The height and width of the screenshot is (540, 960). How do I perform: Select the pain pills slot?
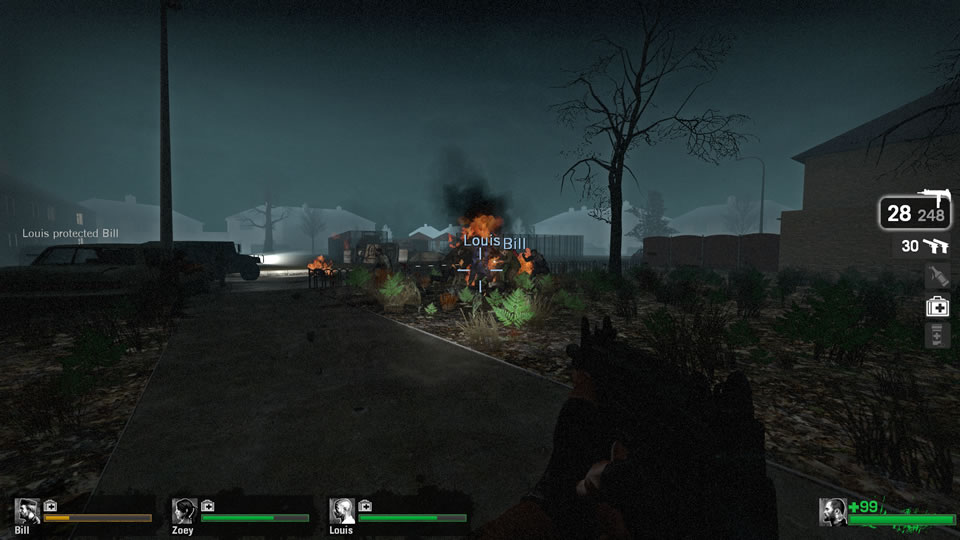coord(937,336)
